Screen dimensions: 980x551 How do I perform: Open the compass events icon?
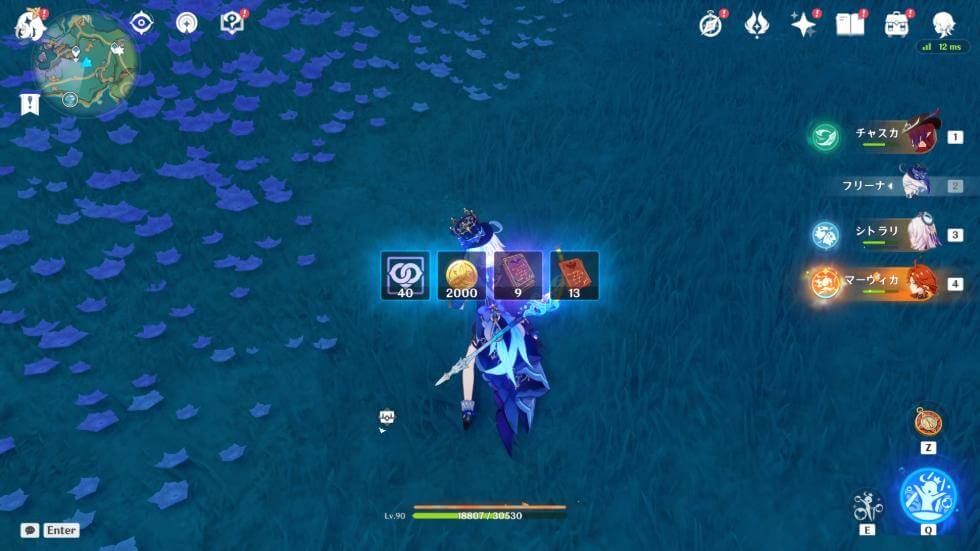coord(710,25)
